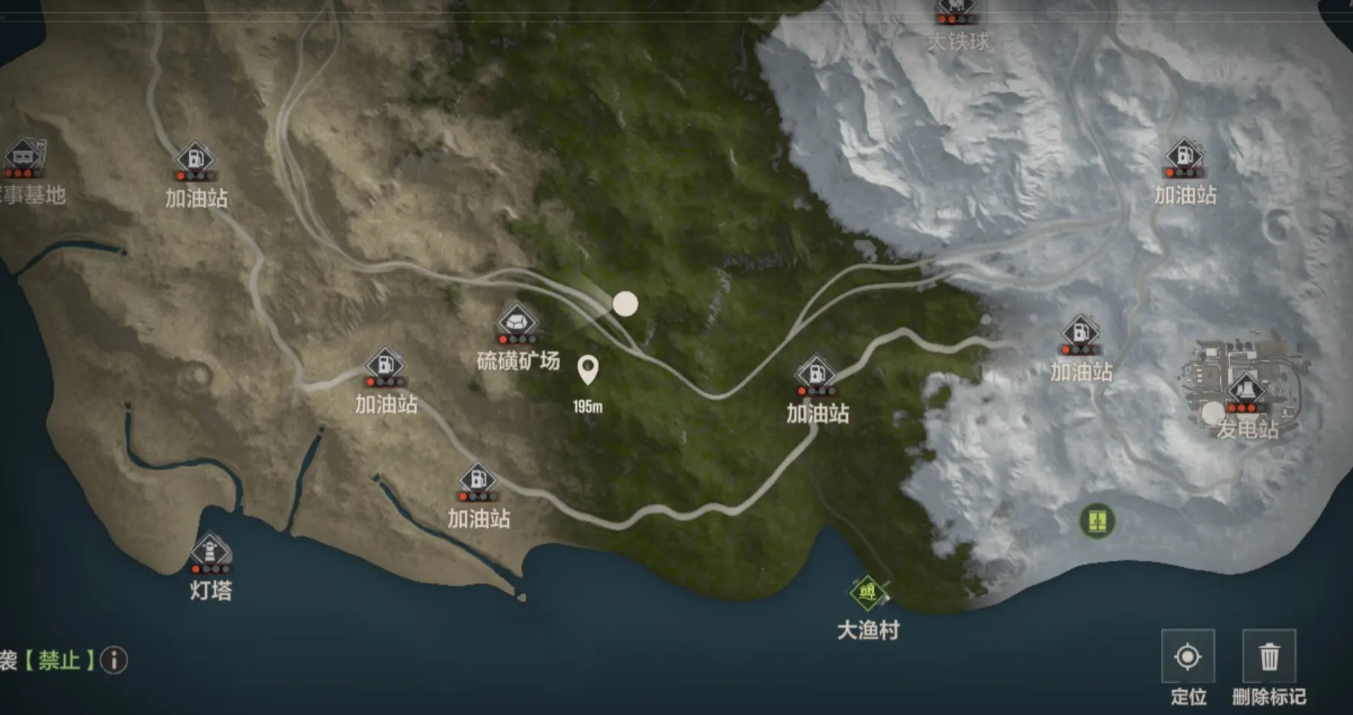Viewport: 1353px width, 715px height.
Task: Select the 灯塔 lighthouse marker
Action: [211, 552]
